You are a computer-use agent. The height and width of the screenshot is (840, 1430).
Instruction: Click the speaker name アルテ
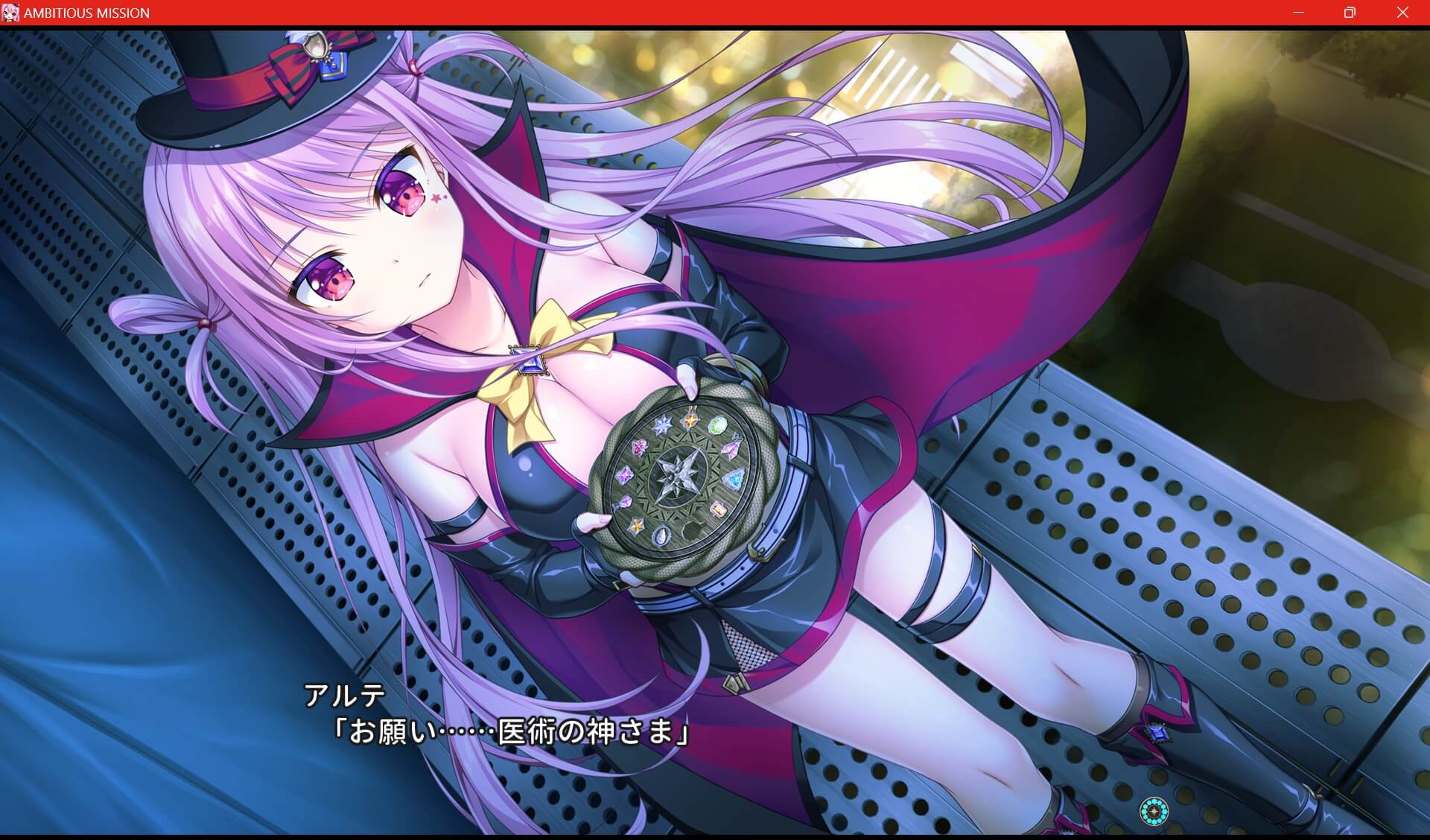pos(343,696)
